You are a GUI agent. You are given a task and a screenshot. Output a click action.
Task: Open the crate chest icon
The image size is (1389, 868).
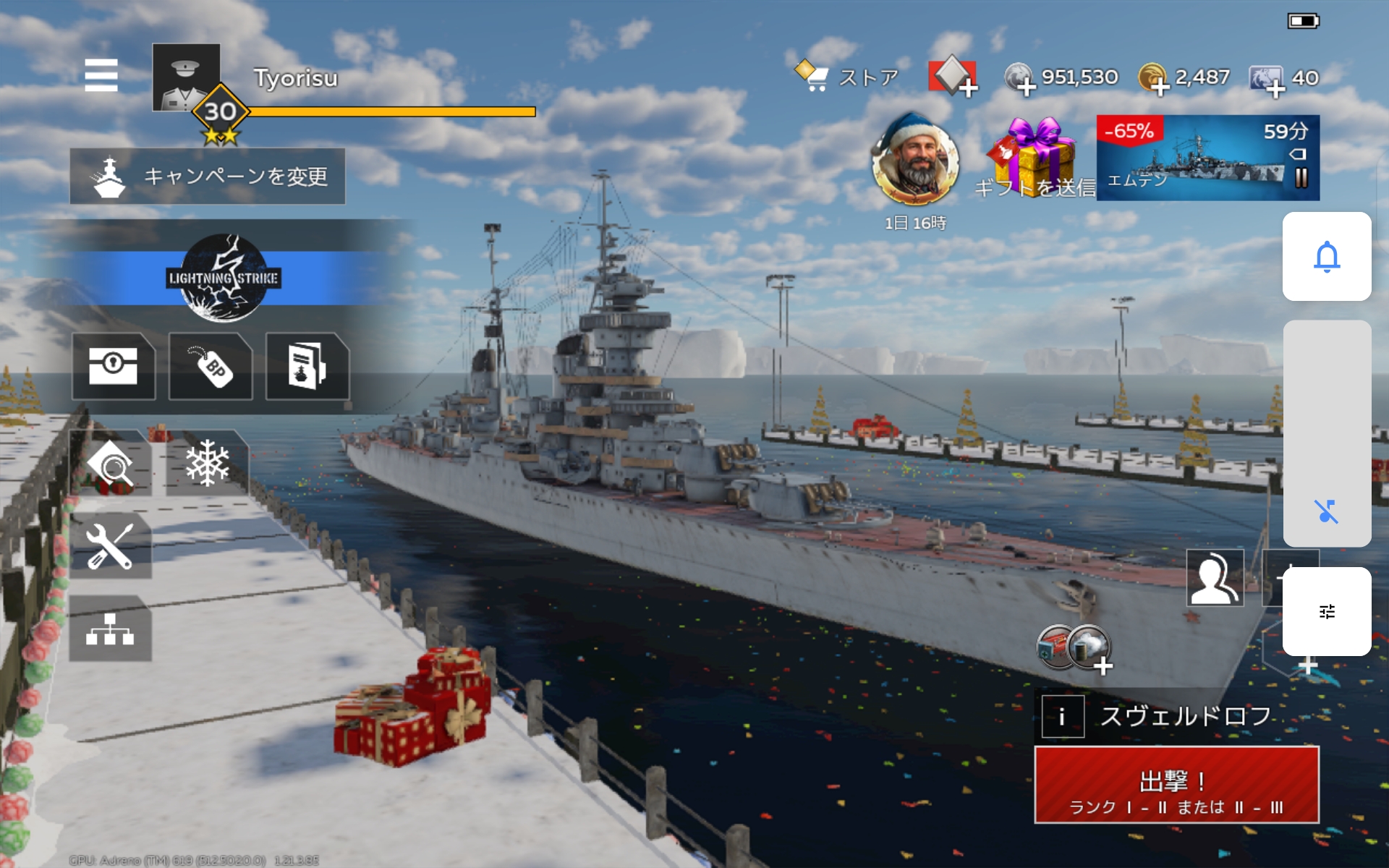(x=114, y=366)
